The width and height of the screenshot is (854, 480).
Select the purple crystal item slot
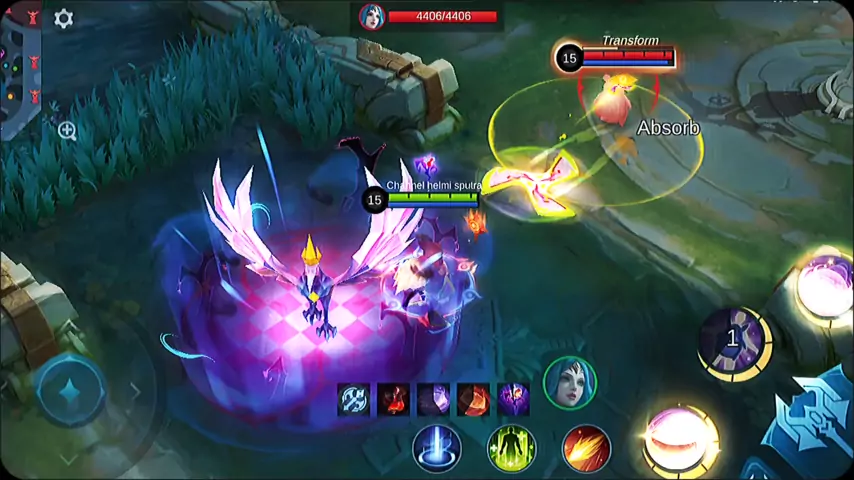tap(433, 399)
